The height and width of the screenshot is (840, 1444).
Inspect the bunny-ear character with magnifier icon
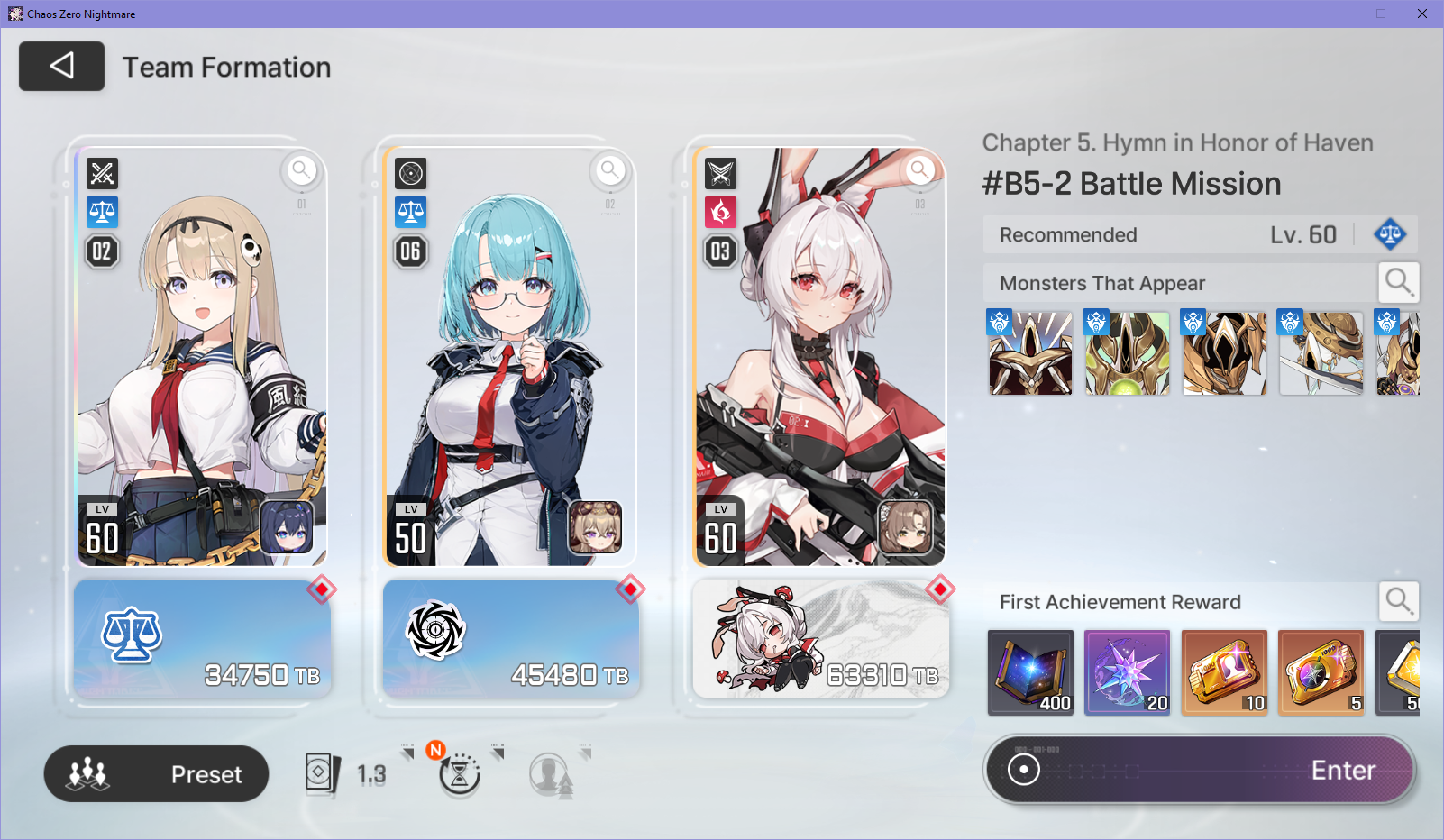tap(919, 169)
